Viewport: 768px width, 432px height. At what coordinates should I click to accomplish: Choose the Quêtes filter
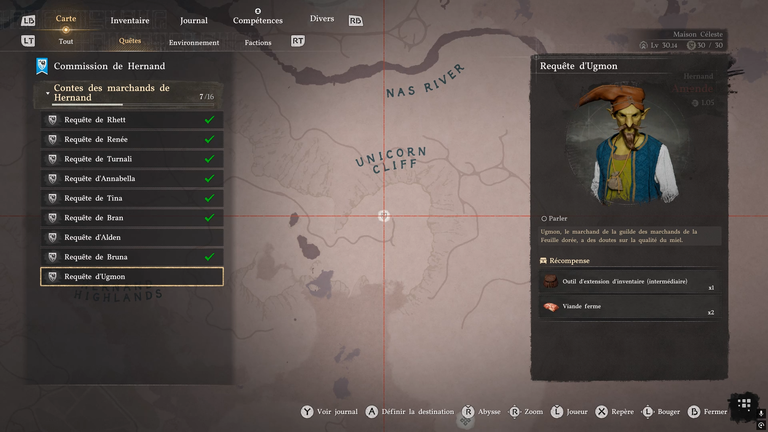coord(130,42)
